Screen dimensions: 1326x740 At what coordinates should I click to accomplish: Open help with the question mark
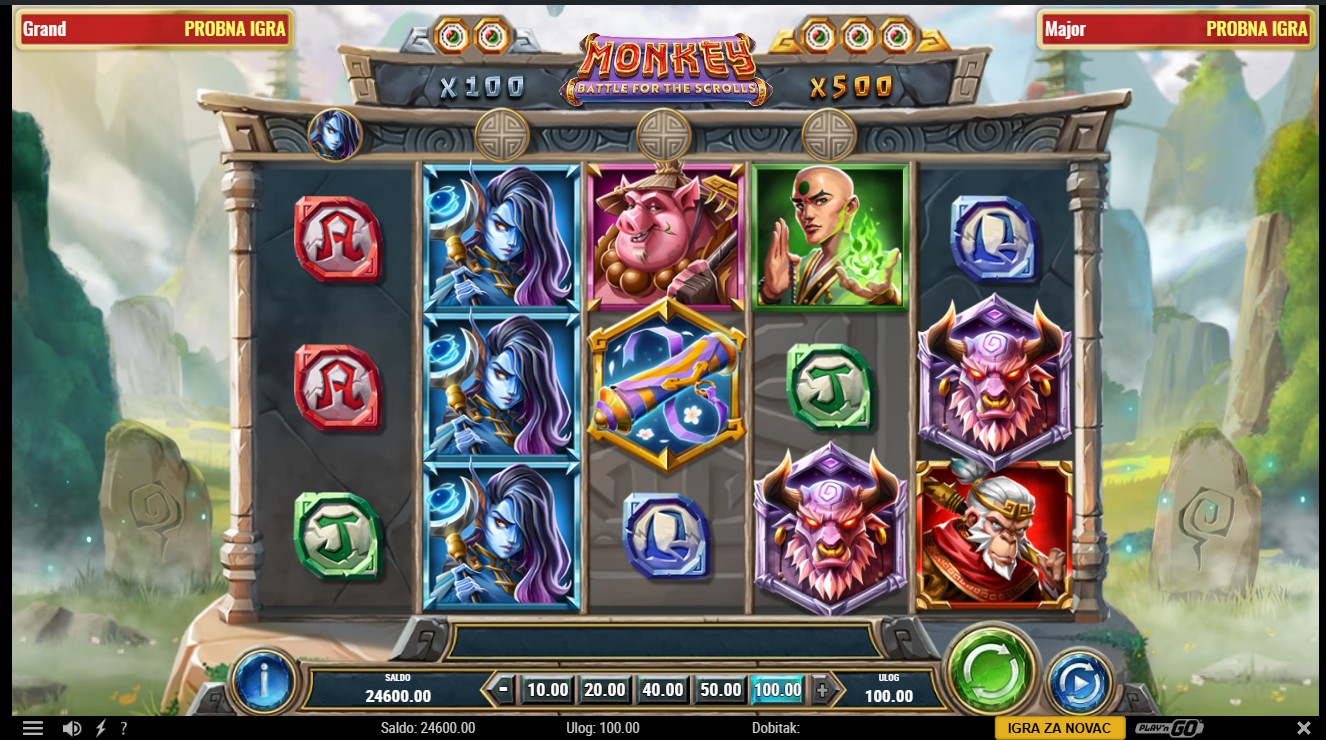pyautogui.click(x=124, y=728)
